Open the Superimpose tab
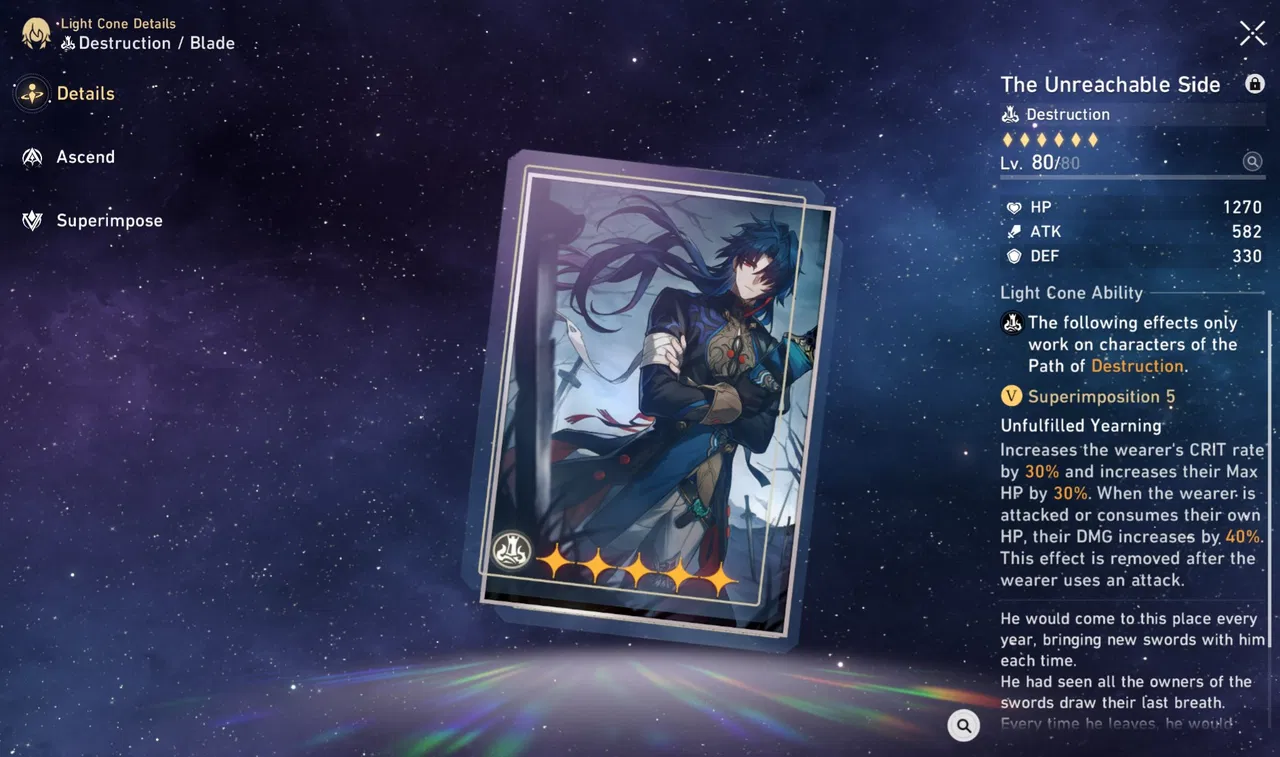The width and height of the screenshot is (1280, 757). coord(110,220)
